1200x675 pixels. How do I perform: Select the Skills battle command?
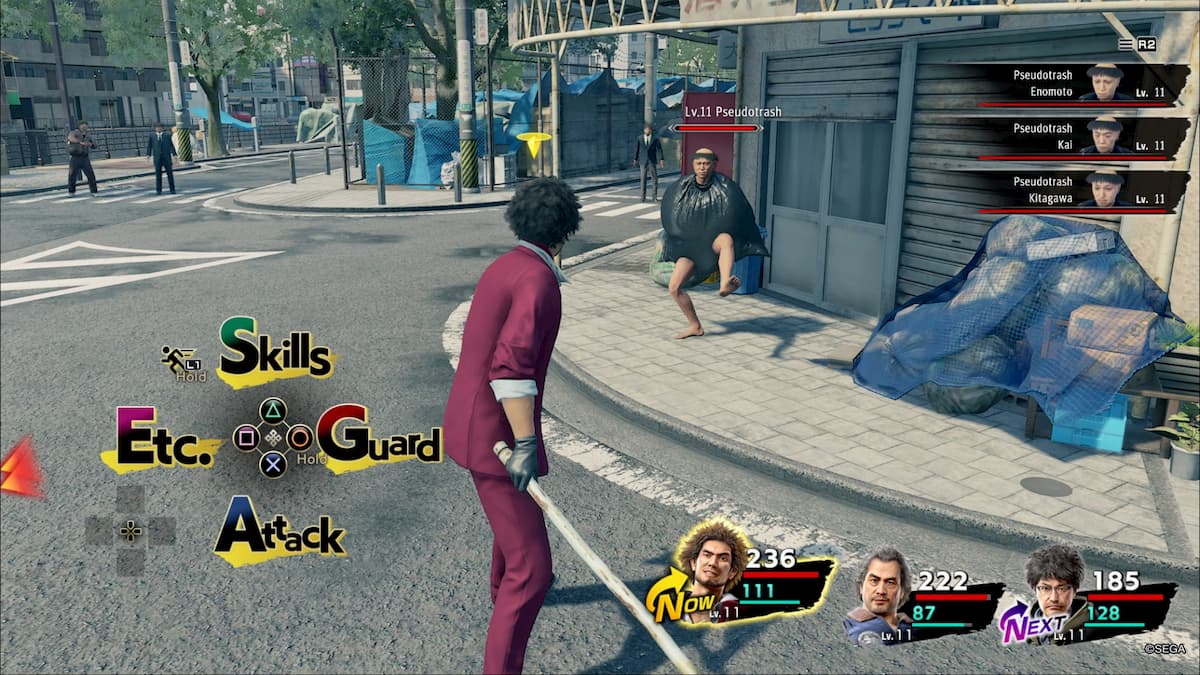[x=275, y=350]
